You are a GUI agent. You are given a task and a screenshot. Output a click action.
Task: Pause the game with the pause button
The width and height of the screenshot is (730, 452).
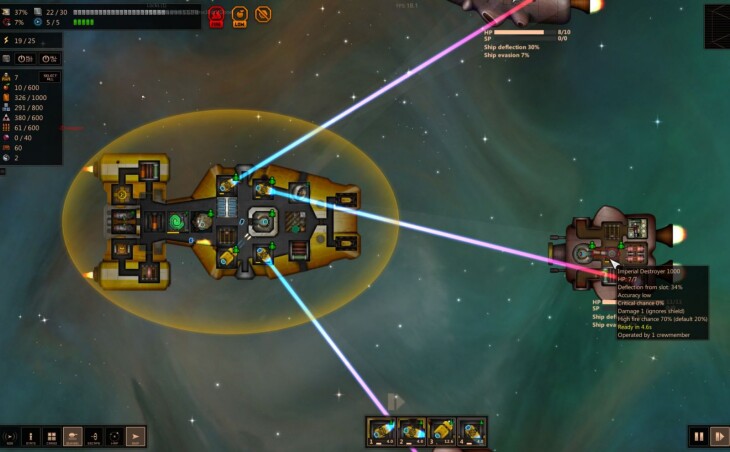click(x=699, y=436)
